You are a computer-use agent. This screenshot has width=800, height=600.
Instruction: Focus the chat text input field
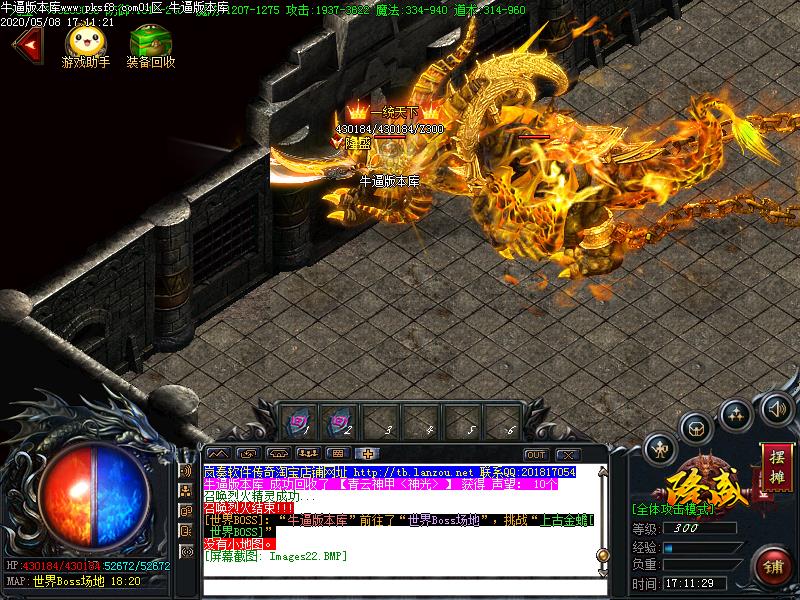pos(400,585)
